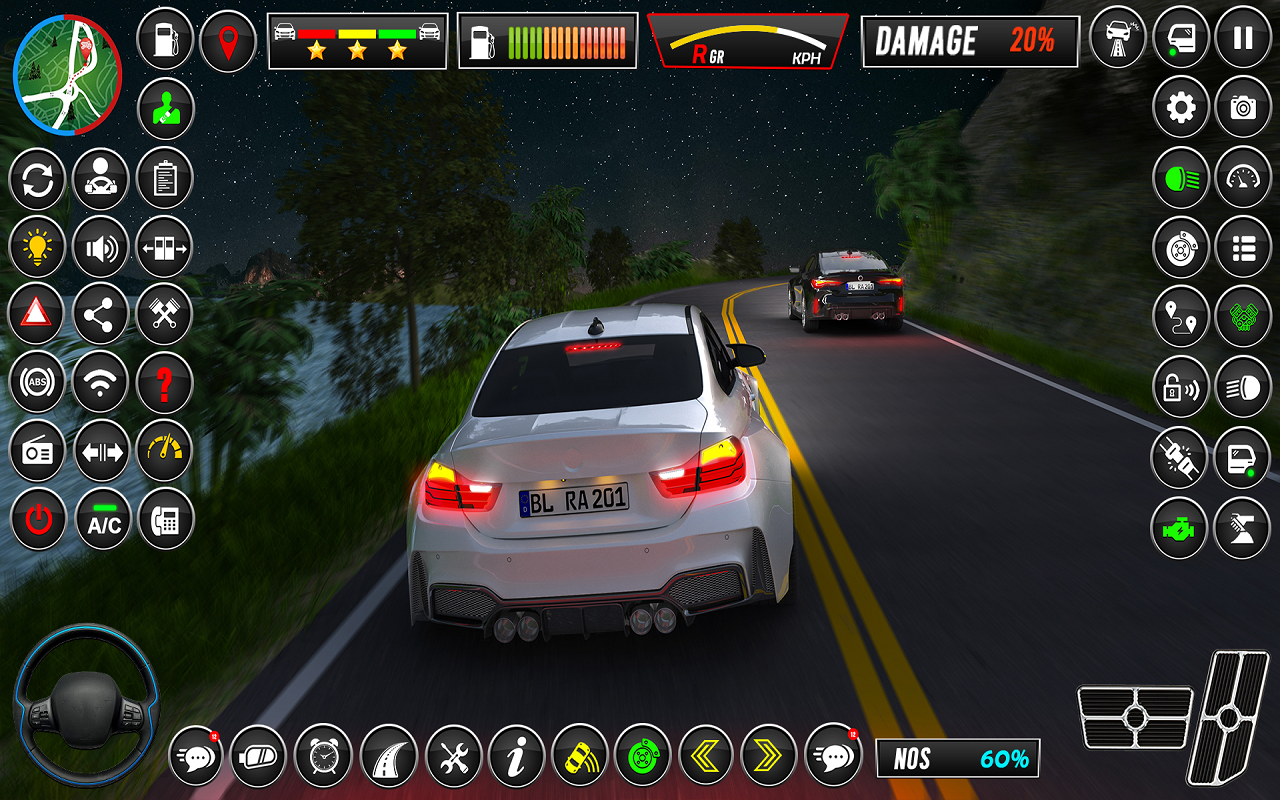
Task: Activate the hazard warning triangle
Action: 38,313
